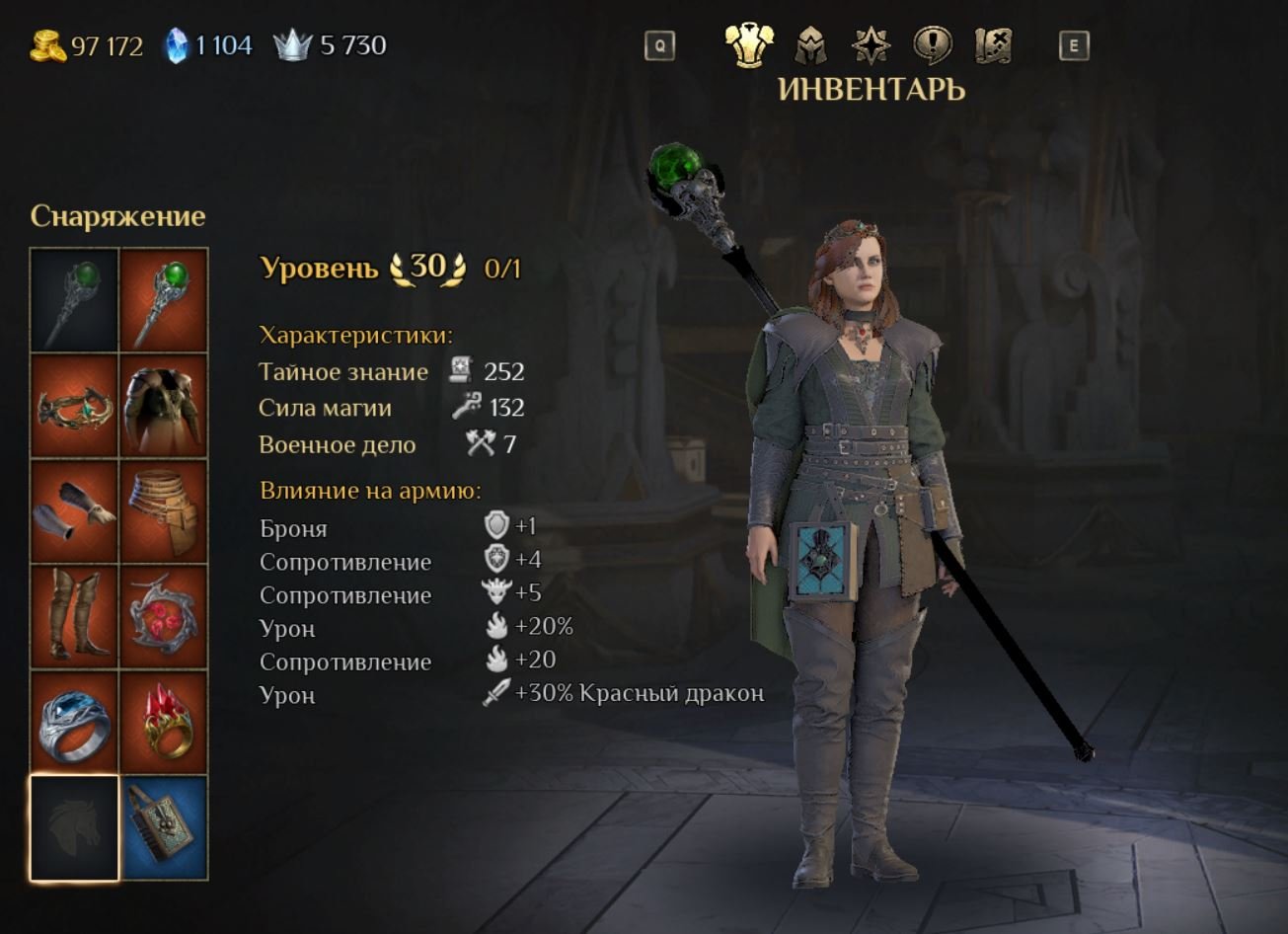Select the gold ring with red crystals

(164, 723)
